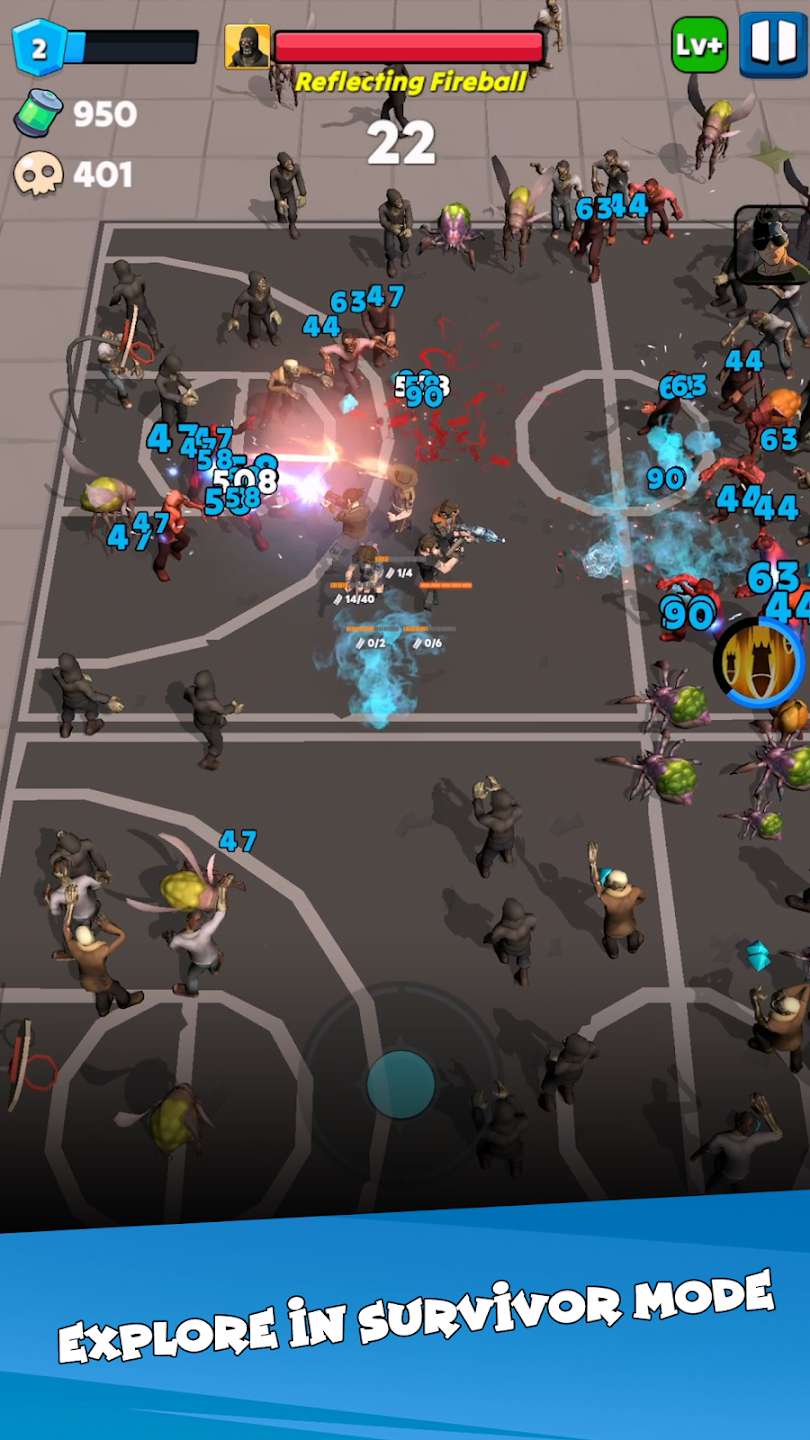Viewport: 810px width, 1440px height.
Task: Tap the green Lv+ button
Action: (699, 45)
